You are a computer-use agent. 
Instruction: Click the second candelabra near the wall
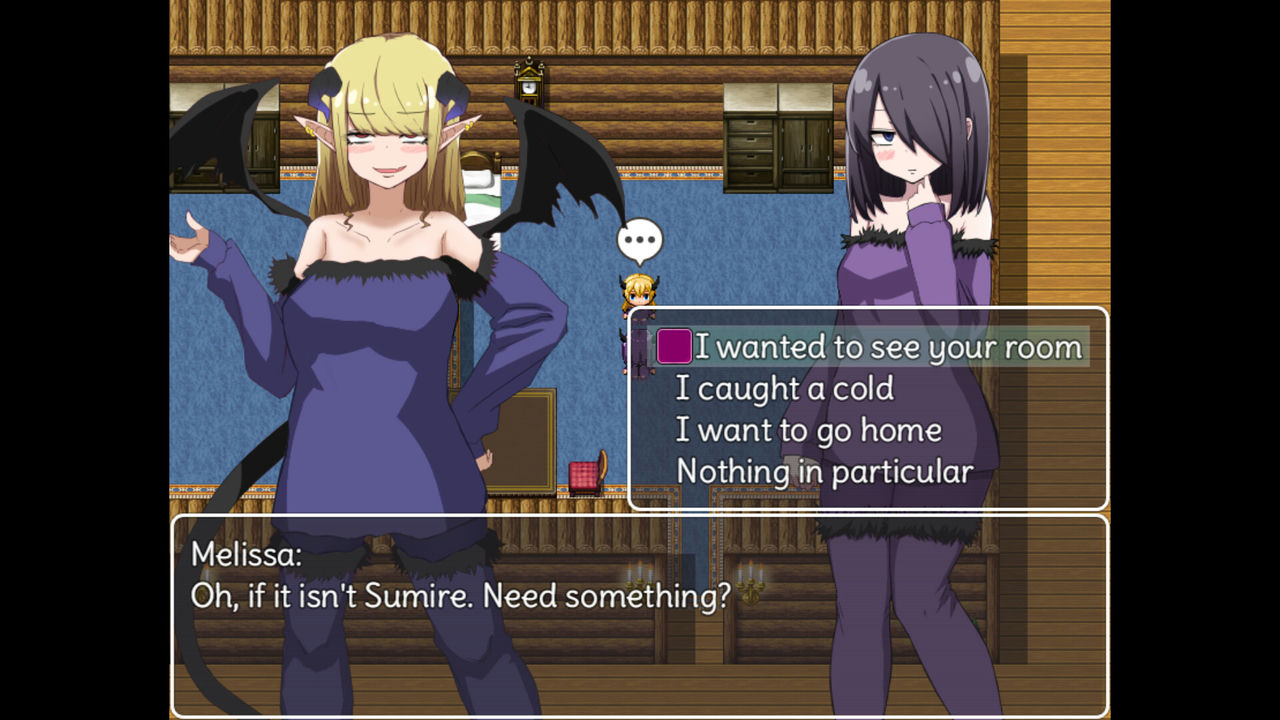pyautogui.click(x=752, y=580)
